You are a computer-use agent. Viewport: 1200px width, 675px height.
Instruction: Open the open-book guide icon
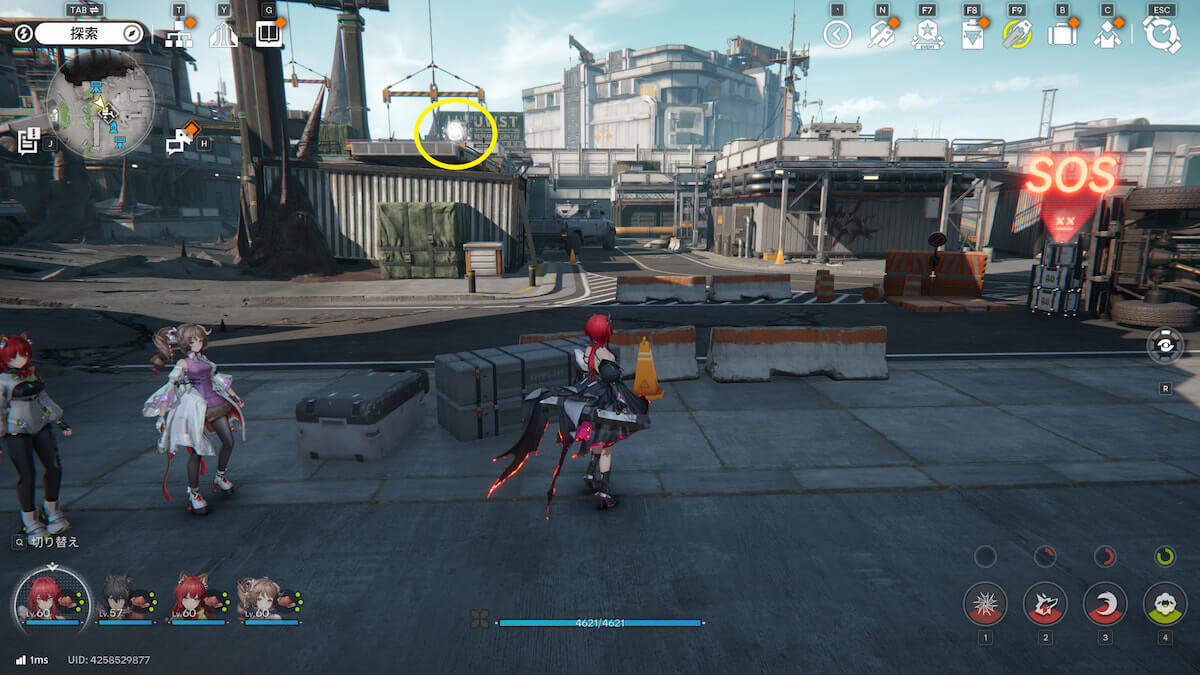click(x=268, y=36)
